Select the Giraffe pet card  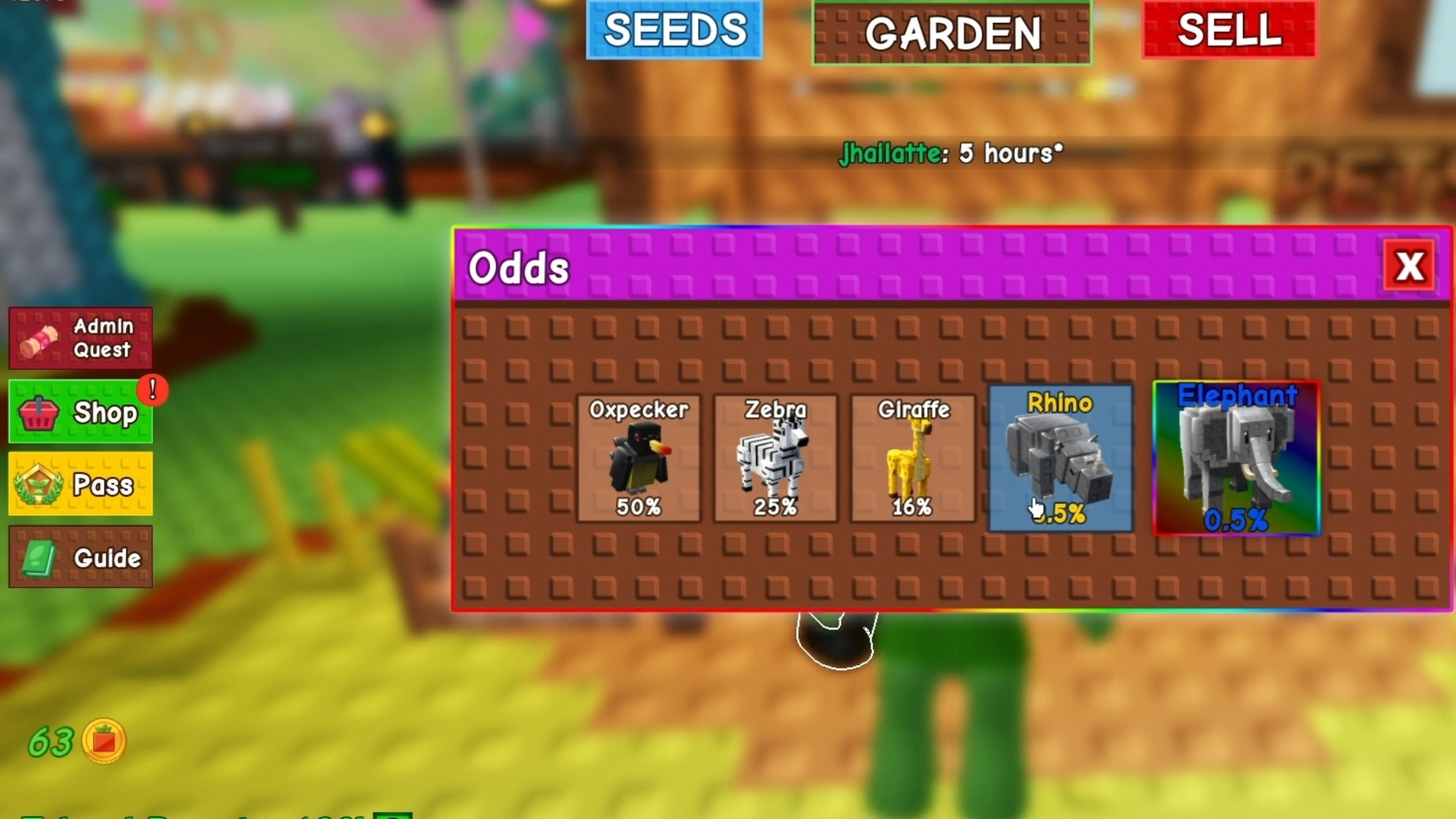point(912,459)
